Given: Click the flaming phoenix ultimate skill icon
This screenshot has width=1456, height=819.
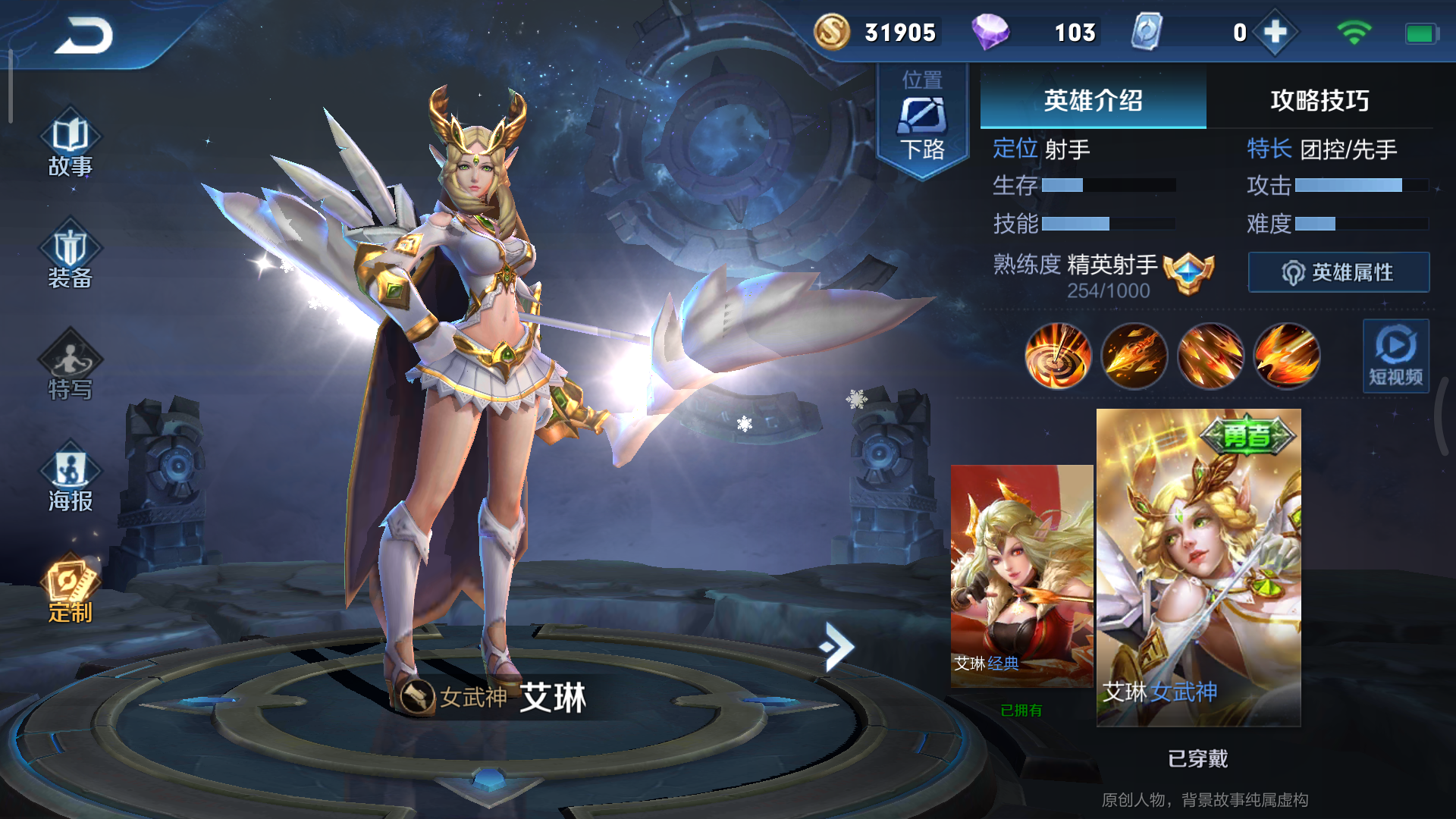Looking at the screenshot, I should click(x=1287, y=356).
